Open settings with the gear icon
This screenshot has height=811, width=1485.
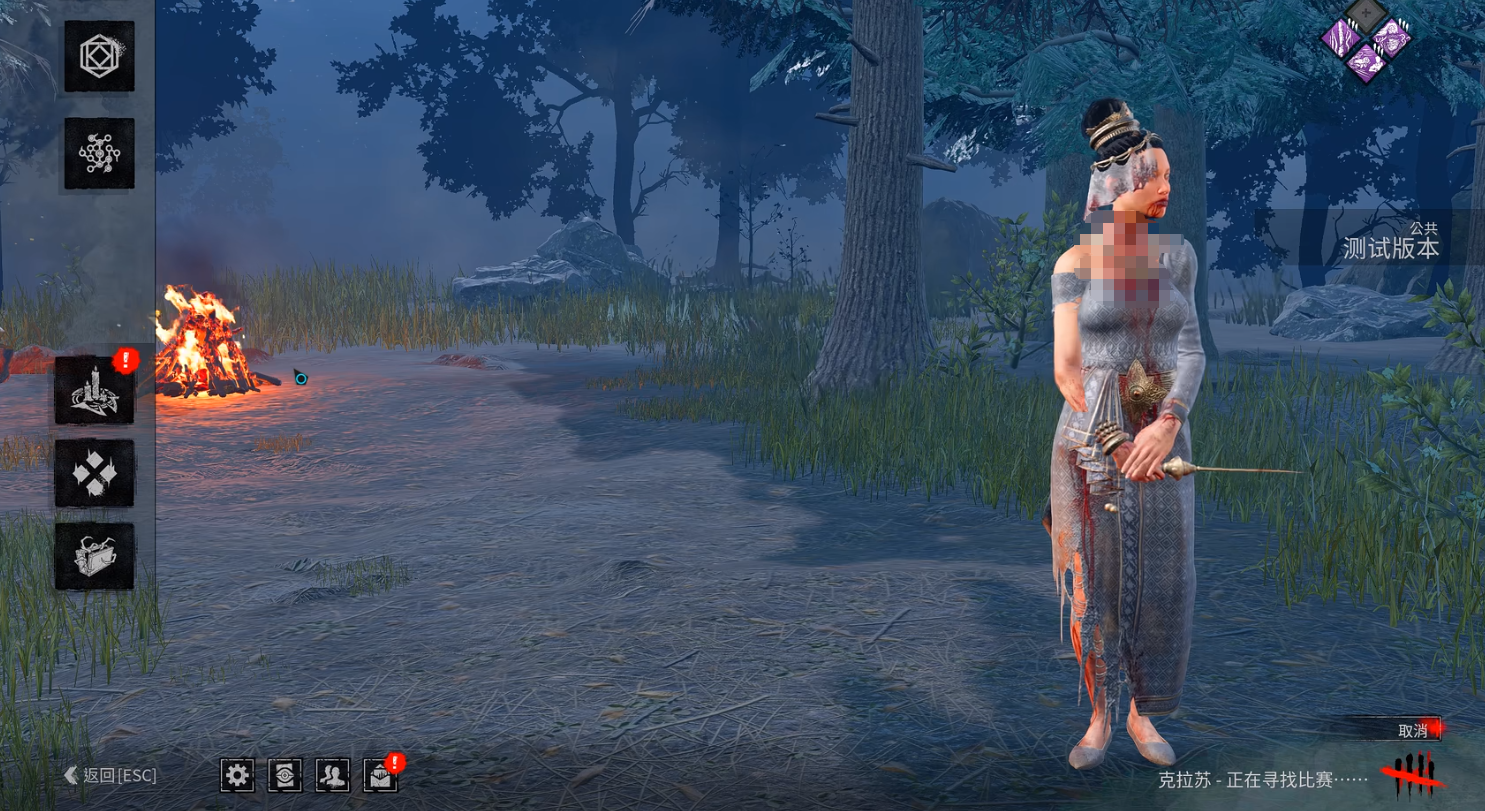point(237,775)
